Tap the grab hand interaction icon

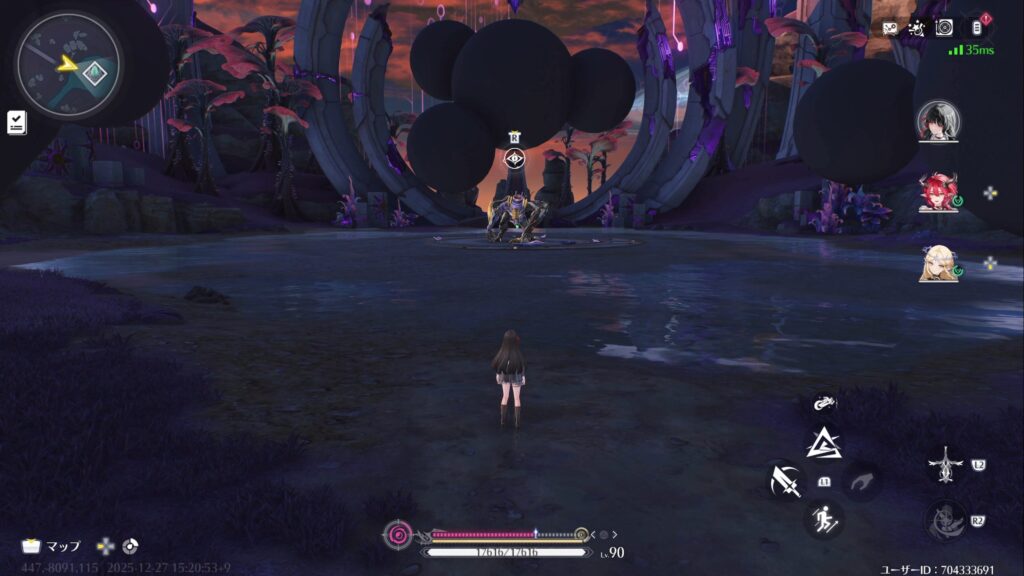(861, 481)
